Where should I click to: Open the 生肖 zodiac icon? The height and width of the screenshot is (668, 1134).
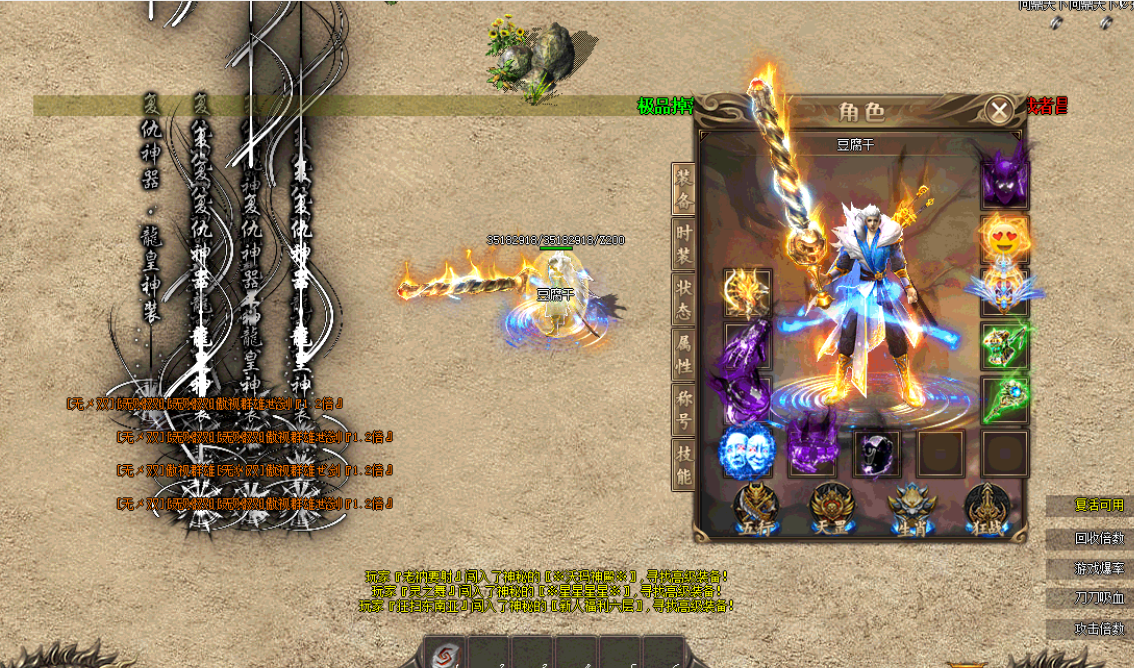[x=909, y=510]
